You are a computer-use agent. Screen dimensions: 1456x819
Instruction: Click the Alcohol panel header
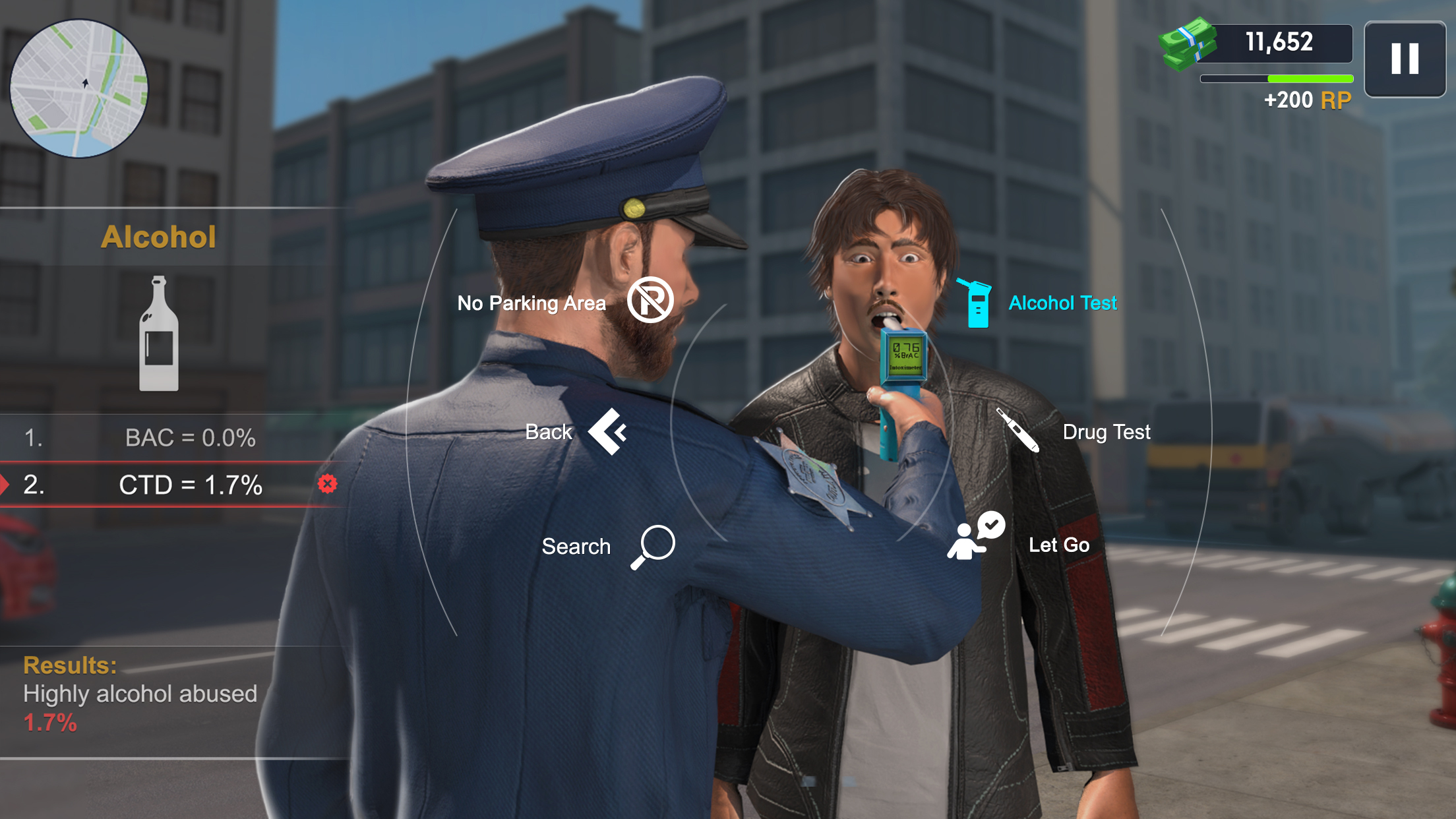coord(160,235)
